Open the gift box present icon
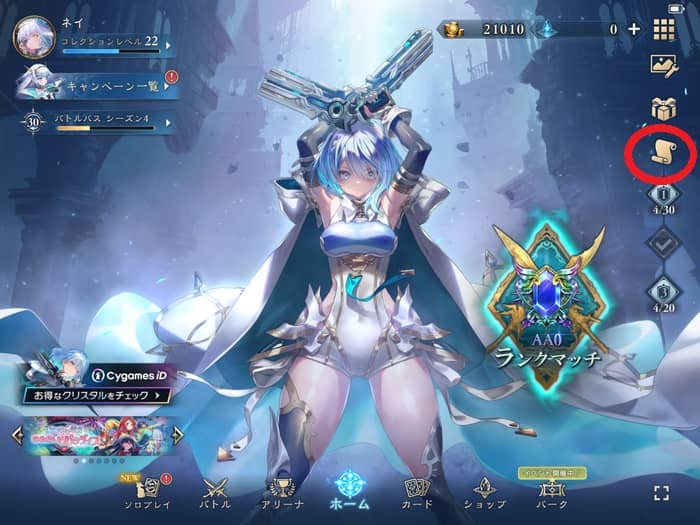The width and height of the screenshot is (700, 525). pyautogui.click(x=664, y=108)
